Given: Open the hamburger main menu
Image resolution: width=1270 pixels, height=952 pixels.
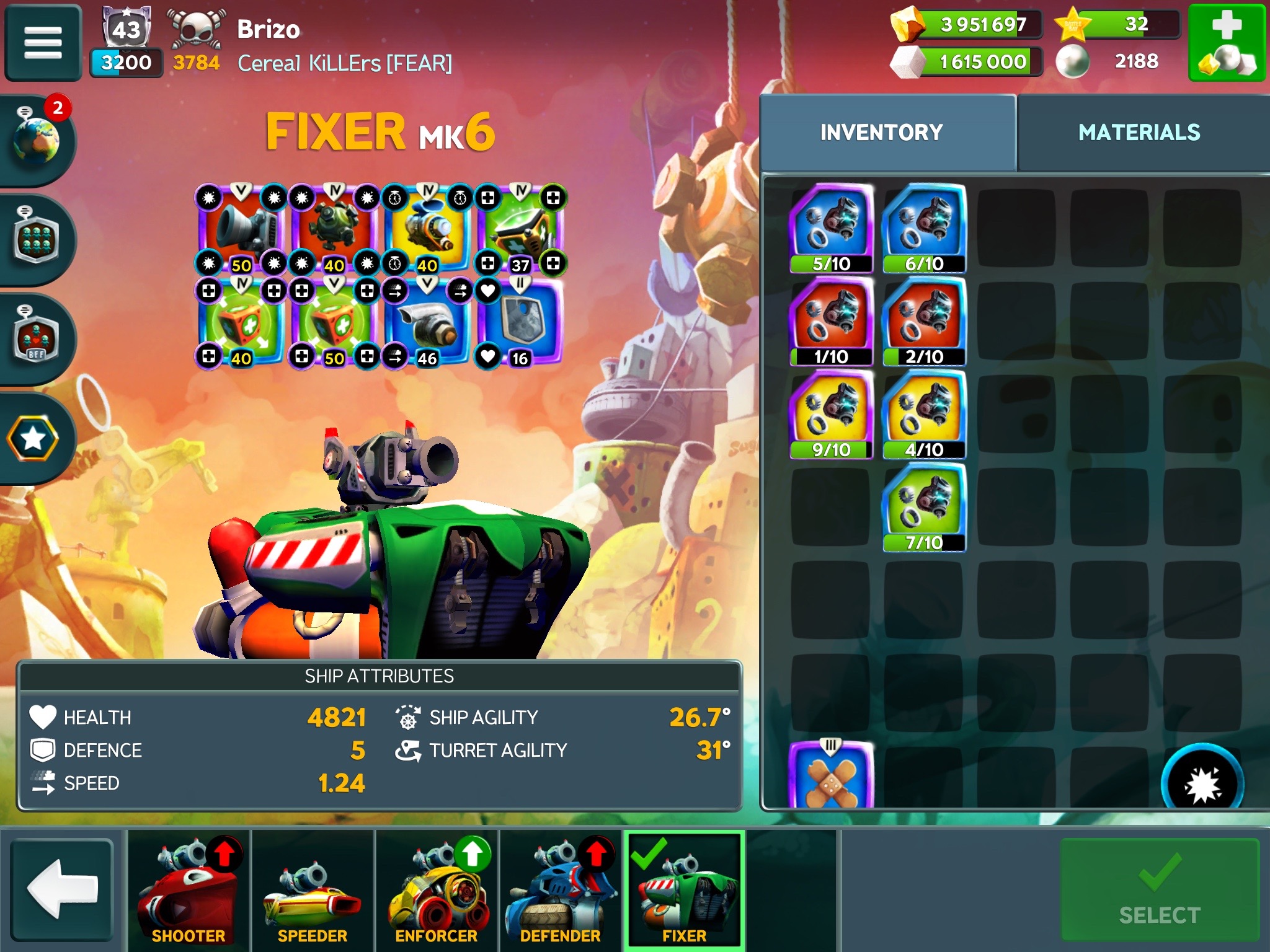Looking at the screenshot, I should 43,42.
